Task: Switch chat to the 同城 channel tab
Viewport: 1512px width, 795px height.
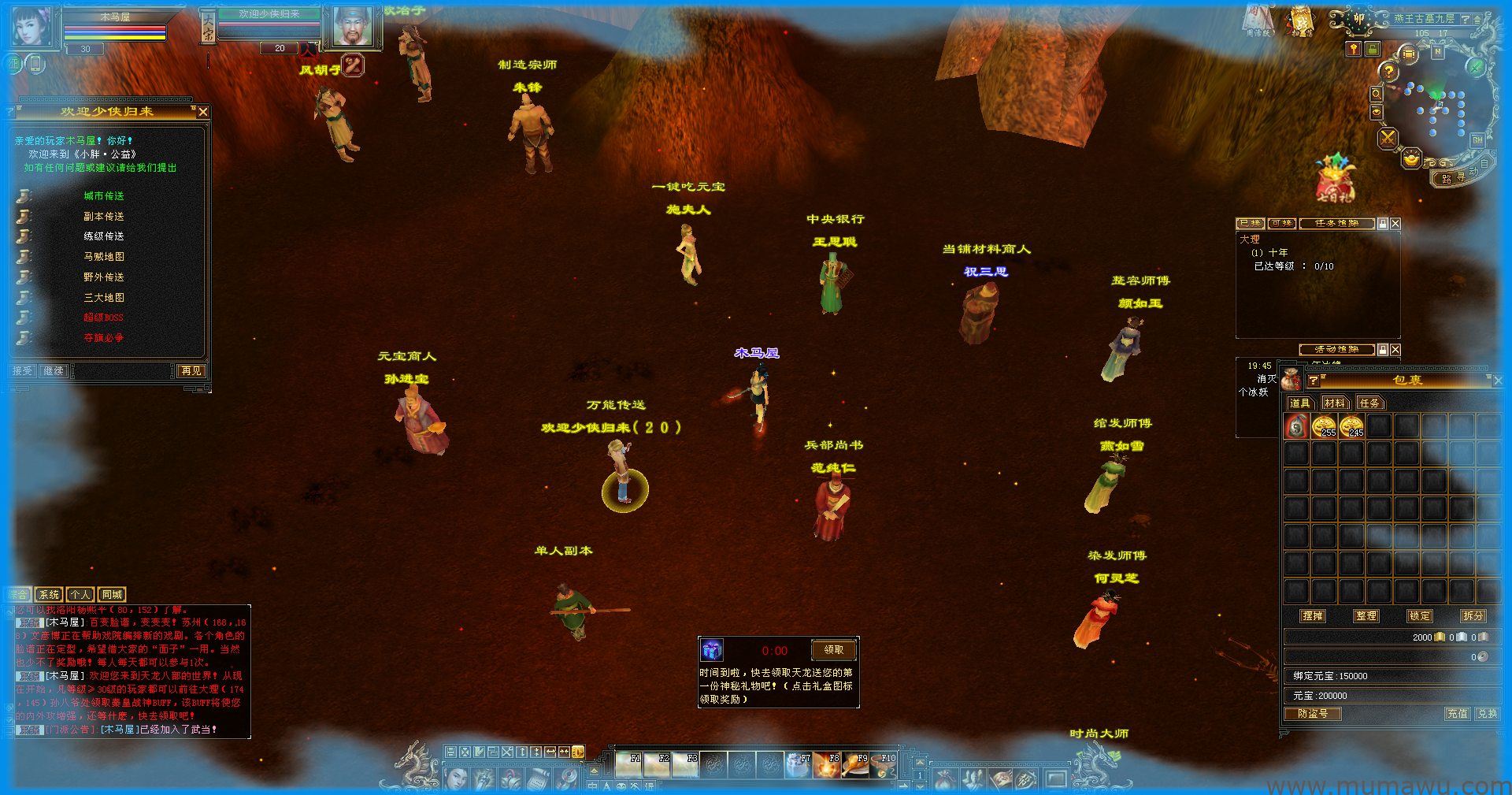Action: (x=112, y=595)
